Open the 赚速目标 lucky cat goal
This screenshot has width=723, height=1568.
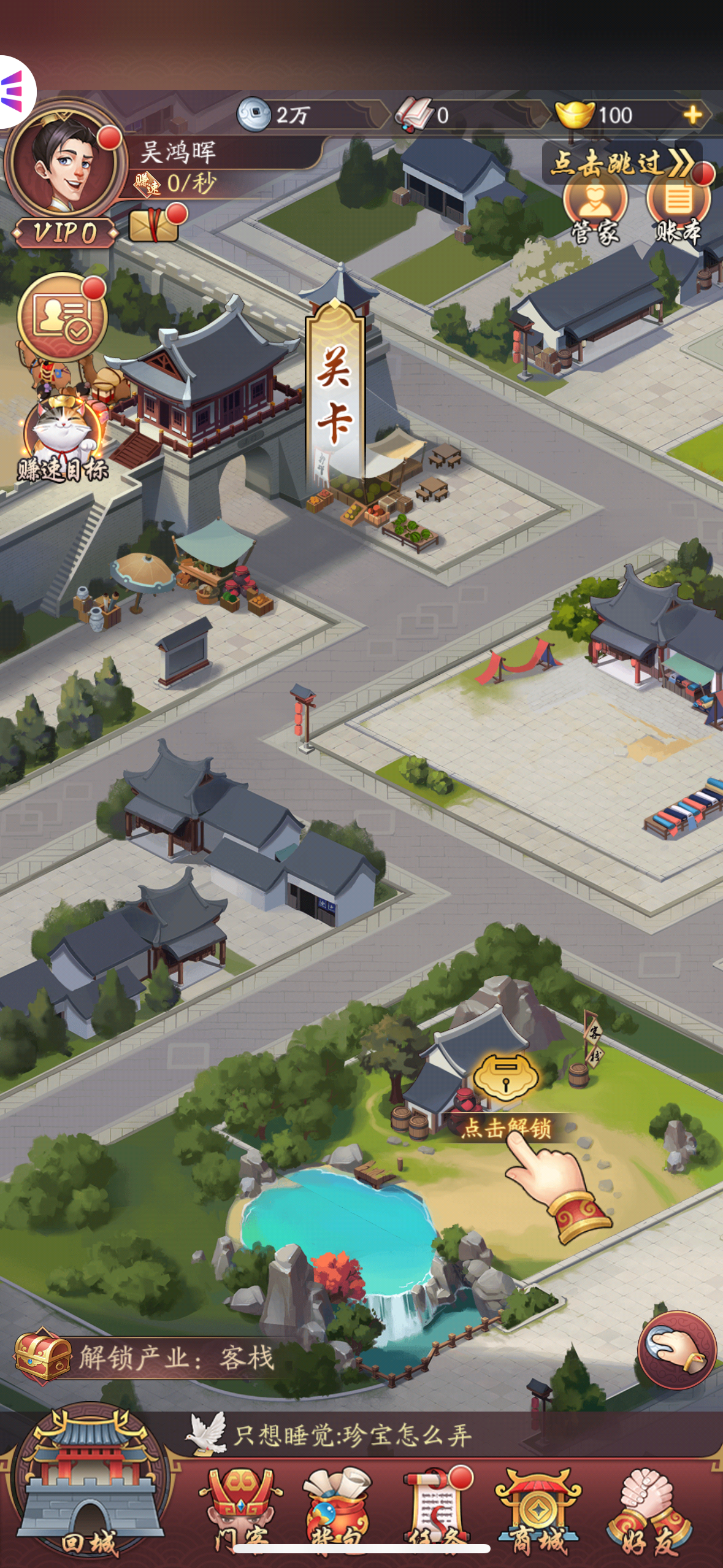[62, 439]
